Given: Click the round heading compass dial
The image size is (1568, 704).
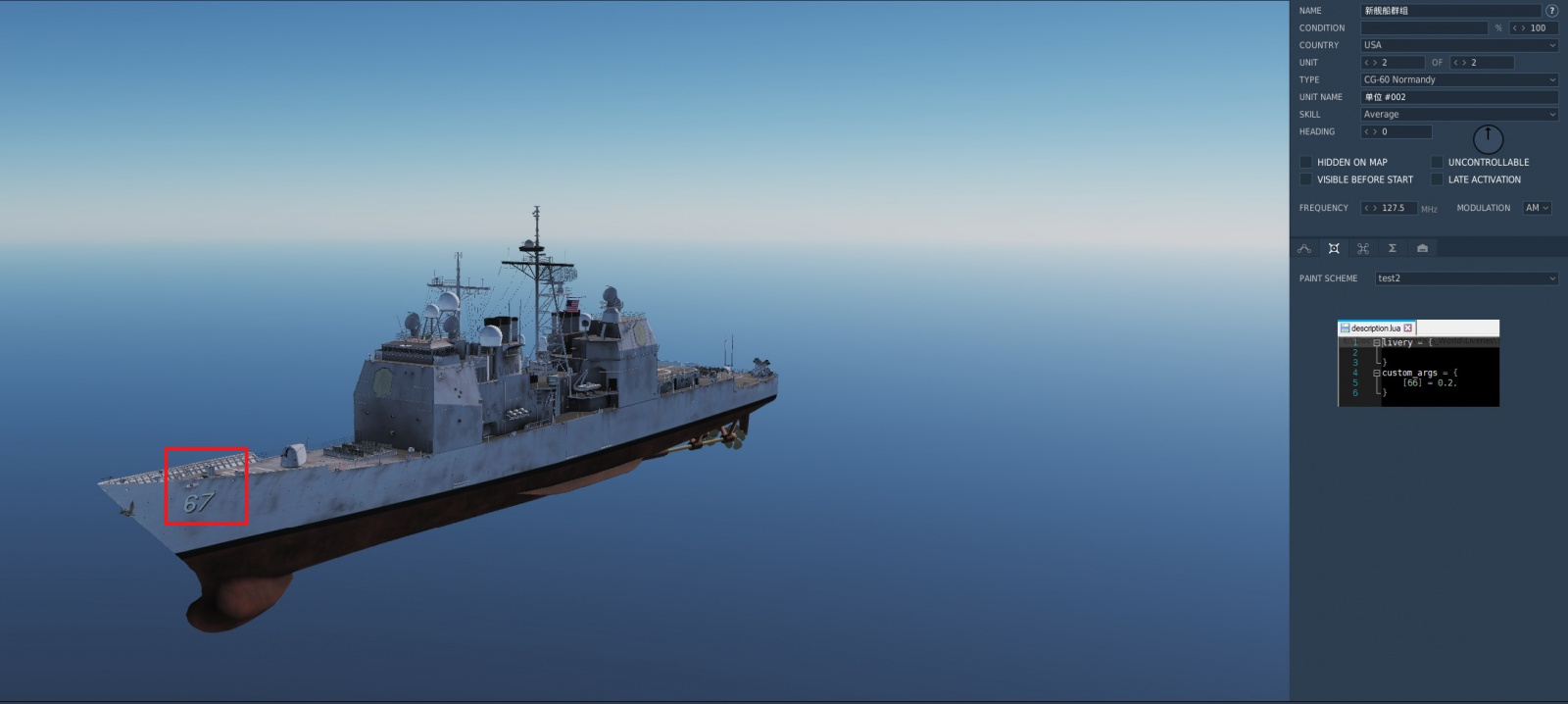Looking at the screenshot, I should pos(1488,138).
